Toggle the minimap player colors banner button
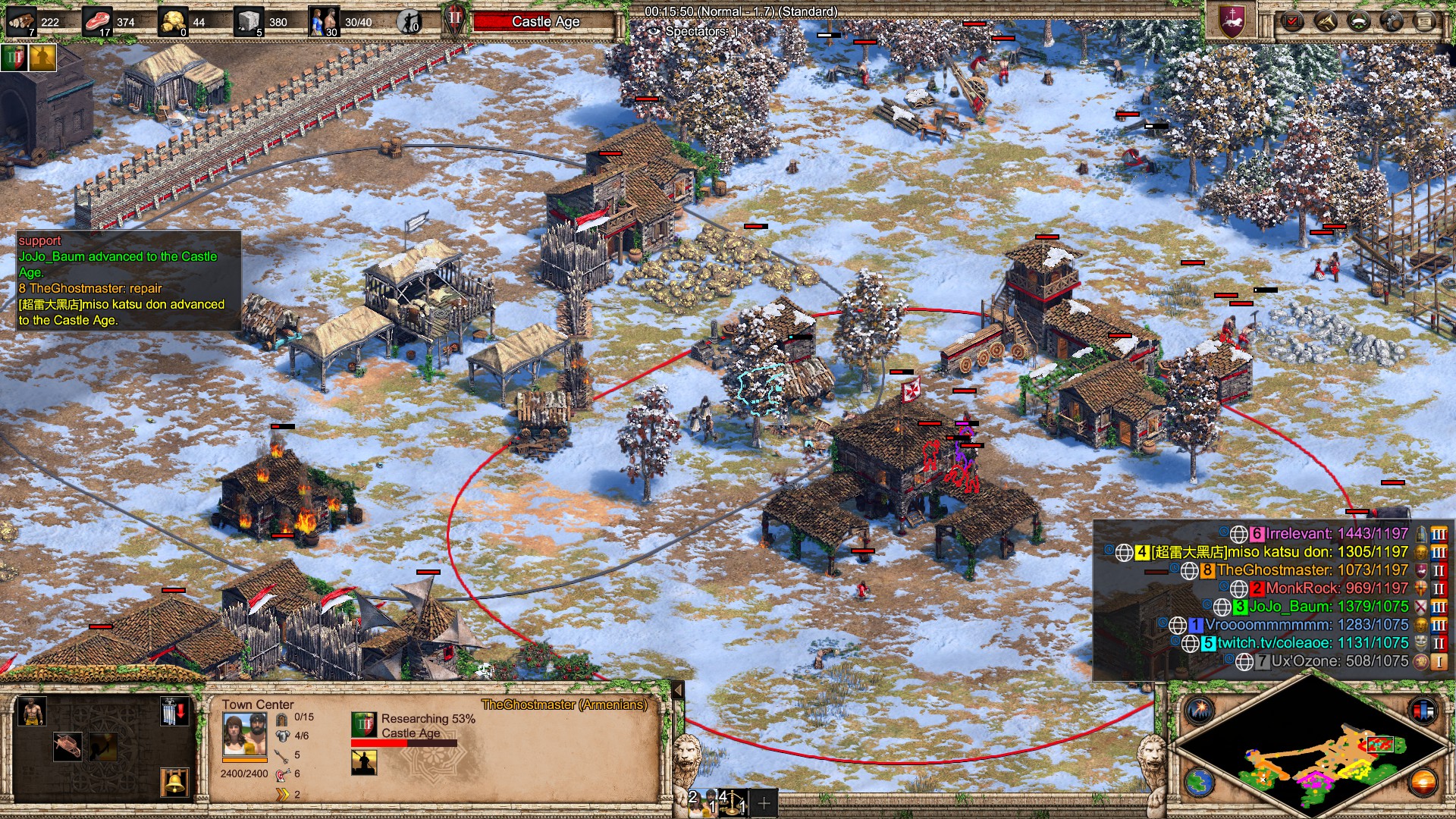This screenshot has width=1456, height=819. coord(1423,711)
